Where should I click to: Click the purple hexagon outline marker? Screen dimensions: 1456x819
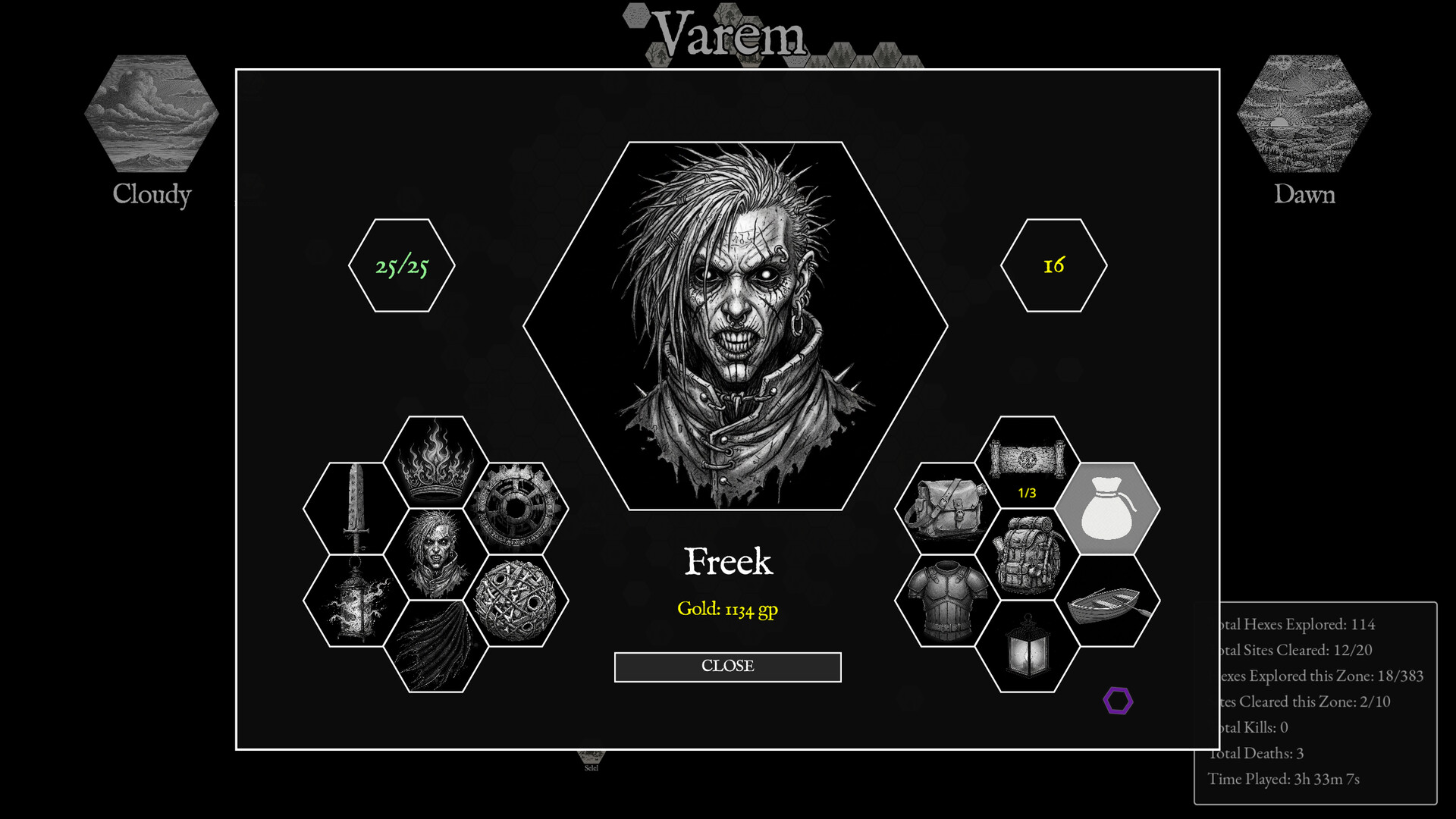pos(1119,701)
